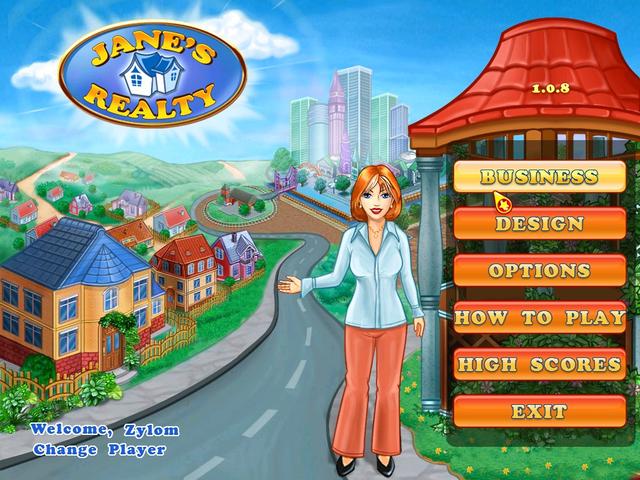The height and width of the screenshot is (480, 640).
Task: Start the Business game mode
Action: point(539,177)
